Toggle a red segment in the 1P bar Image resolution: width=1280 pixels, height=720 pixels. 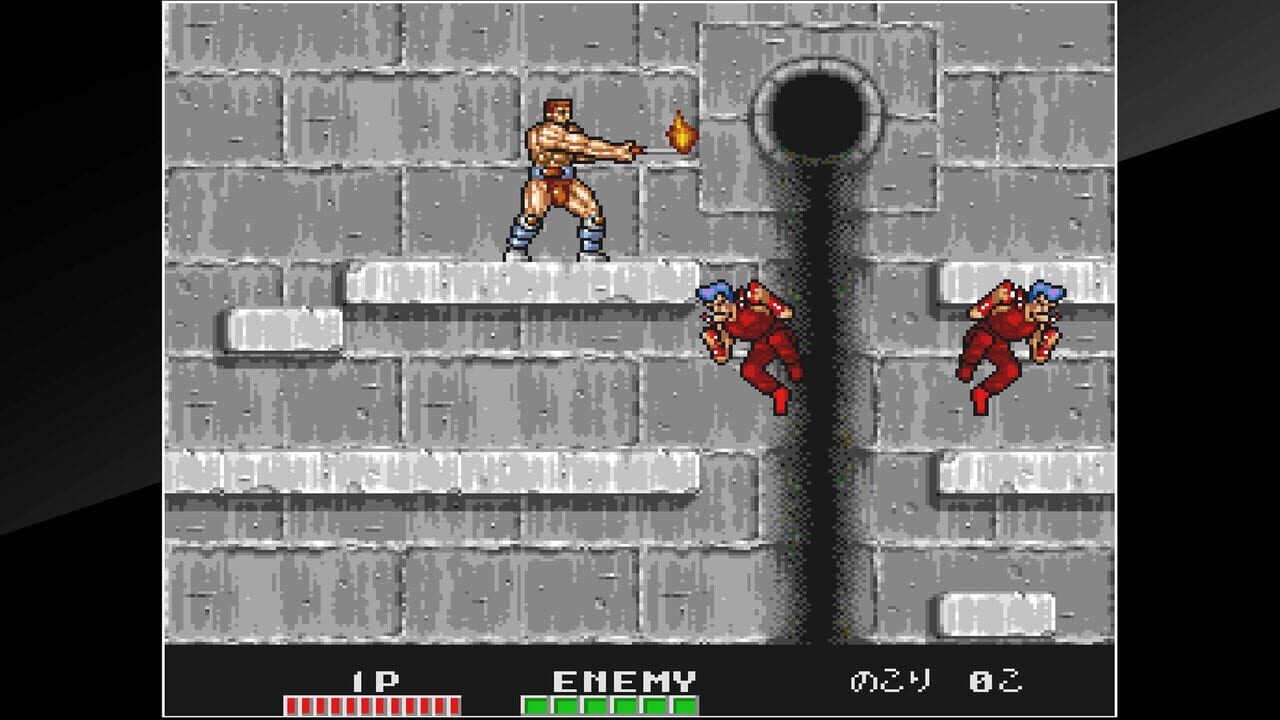pyautogui.click(x=320, y=702)
